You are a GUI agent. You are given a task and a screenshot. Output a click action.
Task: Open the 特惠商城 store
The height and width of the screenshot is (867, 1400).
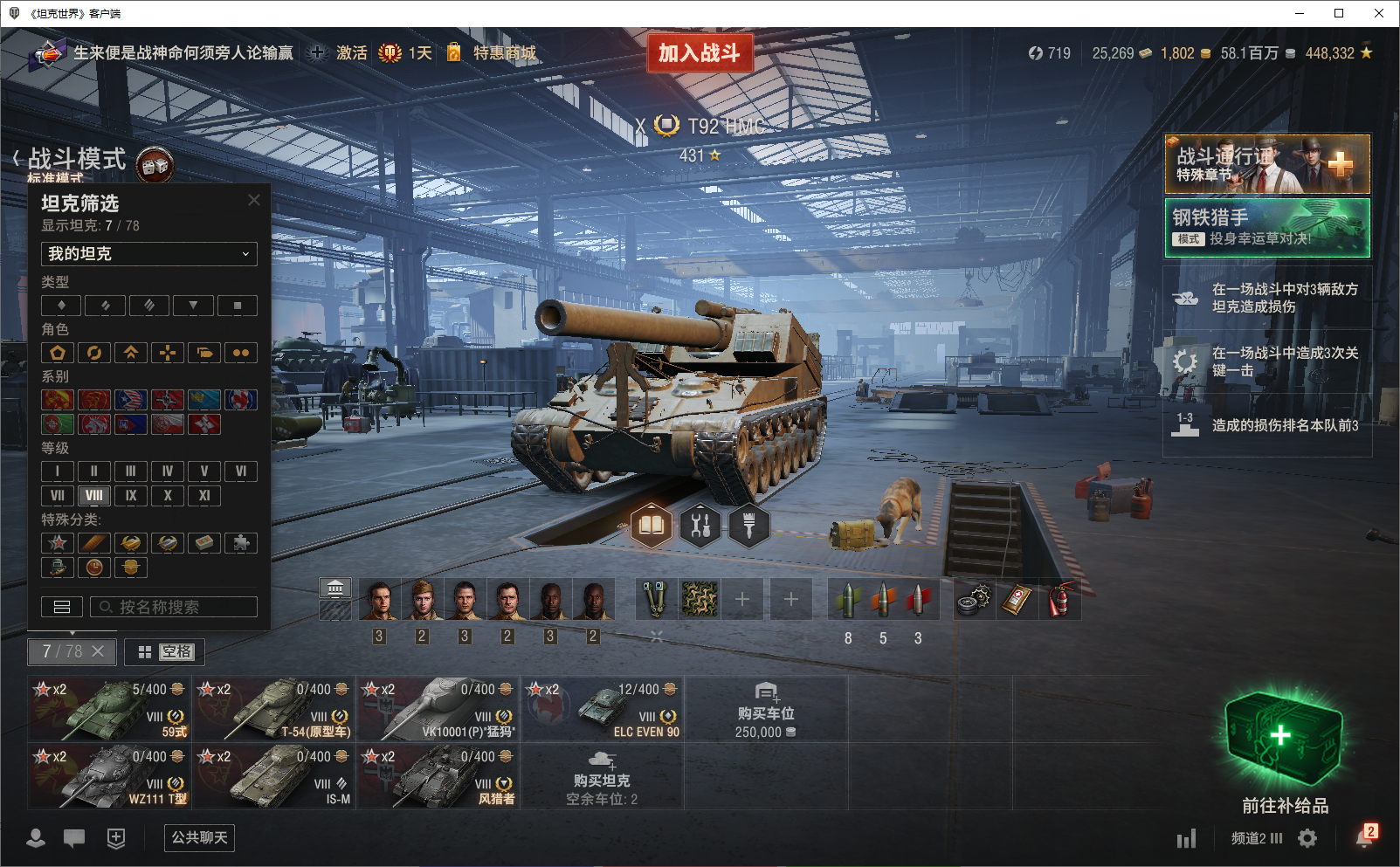pyautogui.click(x=504, y=53)
